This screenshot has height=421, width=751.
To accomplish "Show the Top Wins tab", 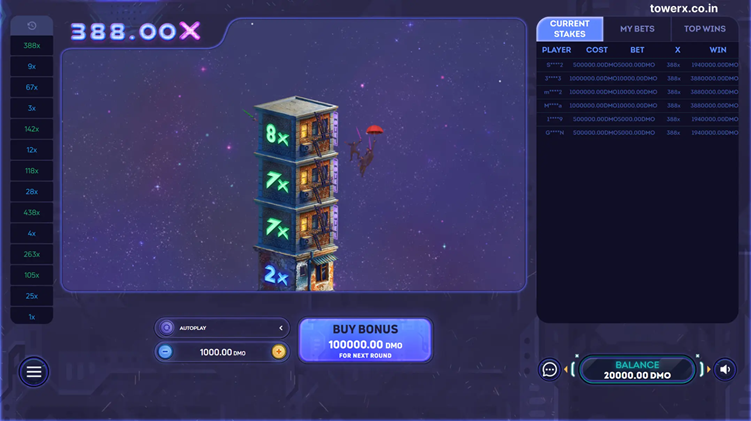I will 705,29.
